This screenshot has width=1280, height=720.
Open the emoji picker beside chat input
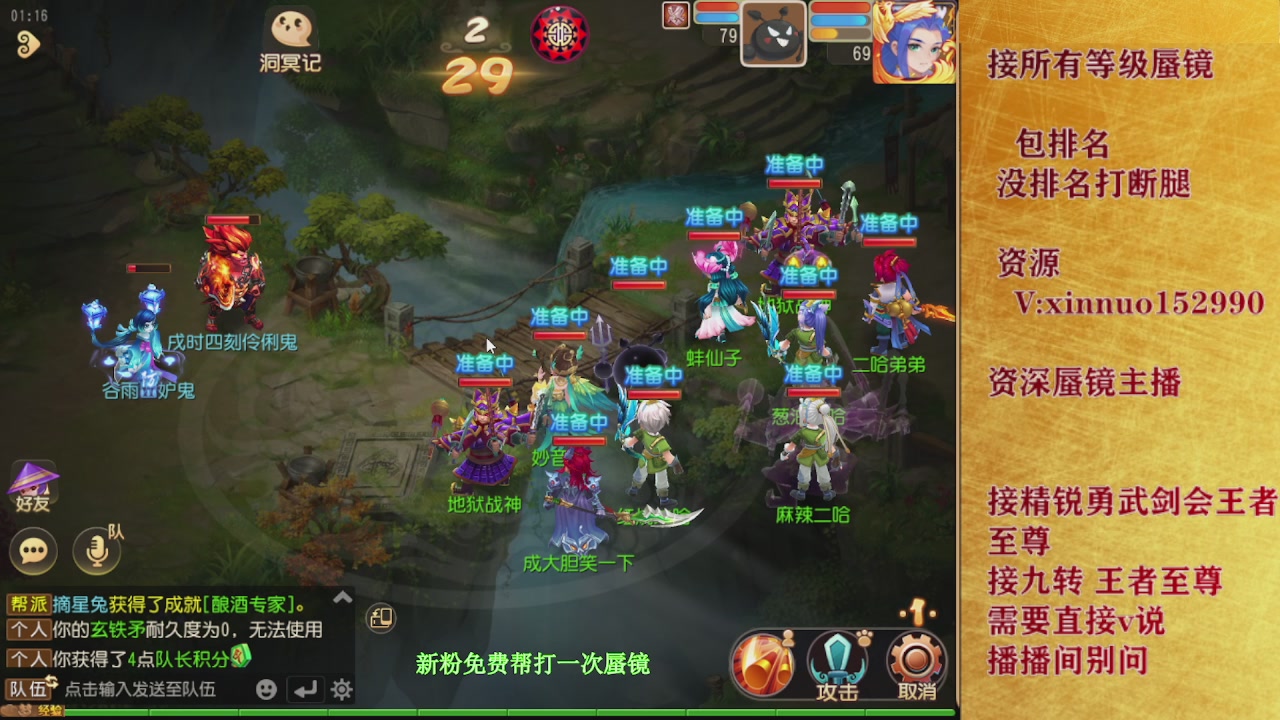tap(266, 690)
